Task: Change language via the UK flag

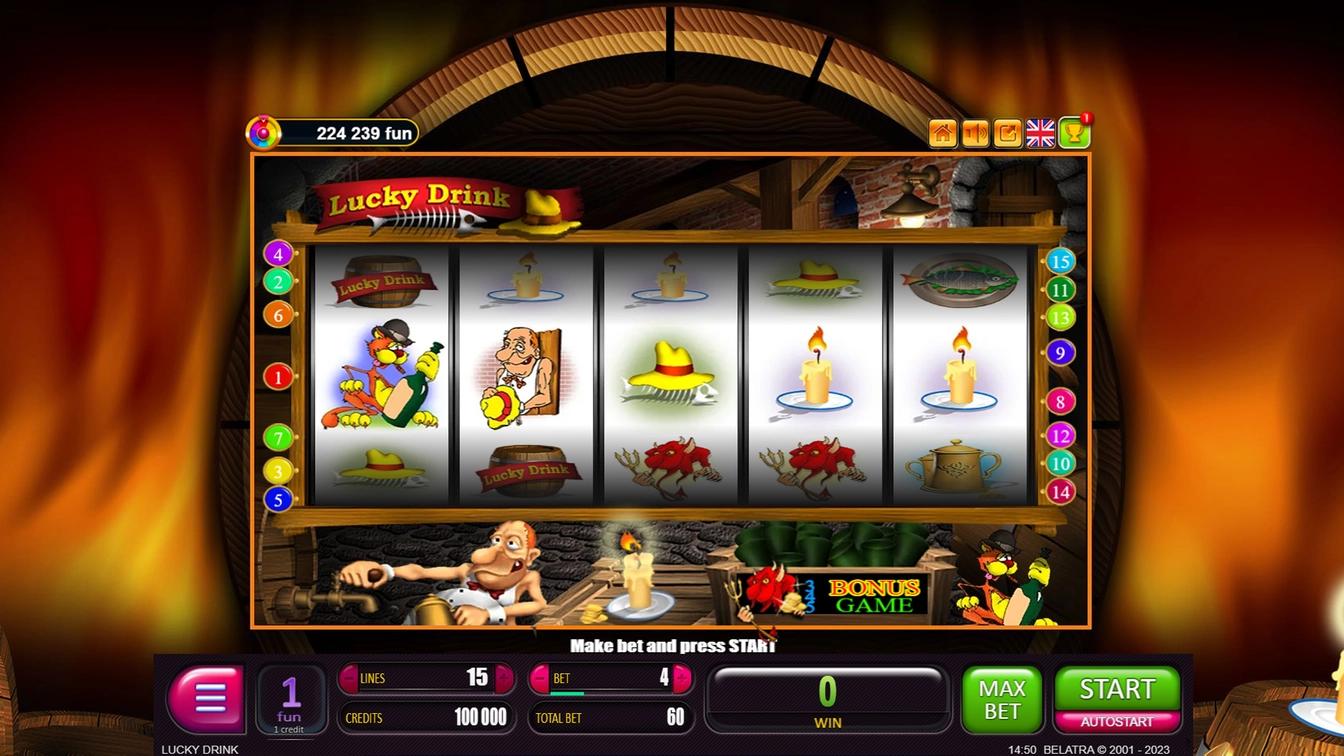Action: [1040, 133]
